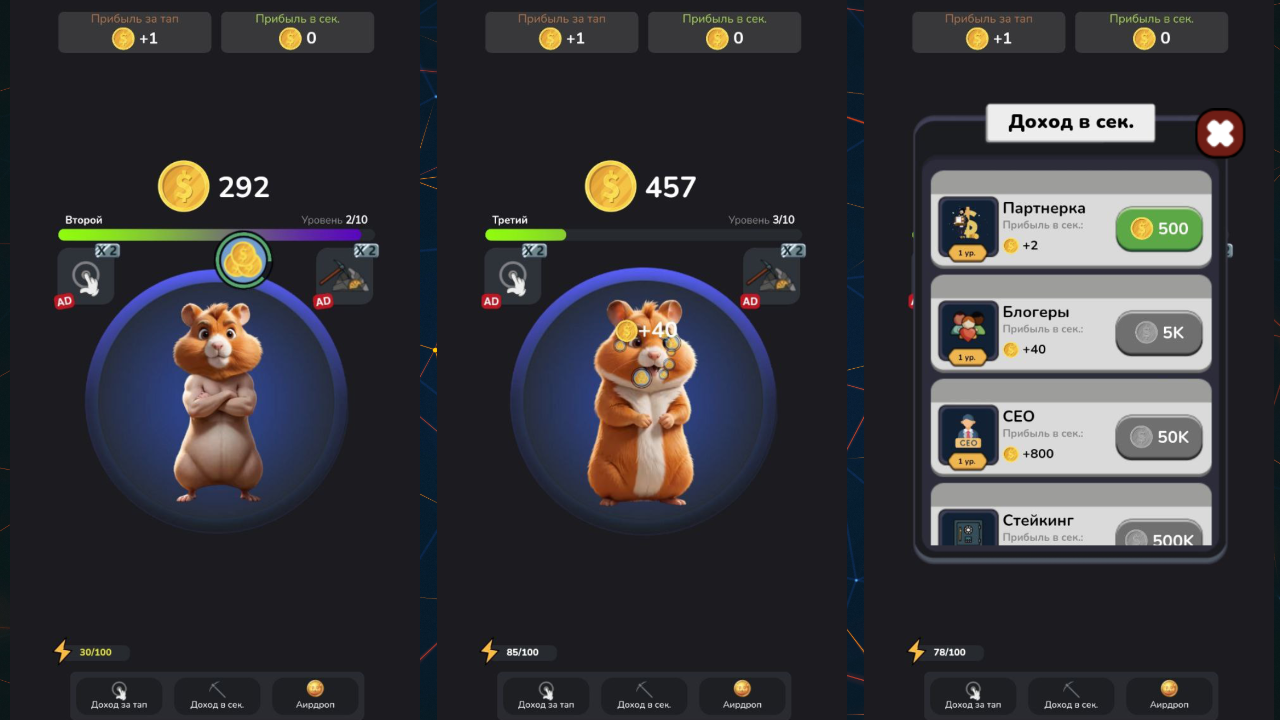This screenshot has height=720, width=1280.
Task: Click the lightning bolt energy icon
Action: 488,651
